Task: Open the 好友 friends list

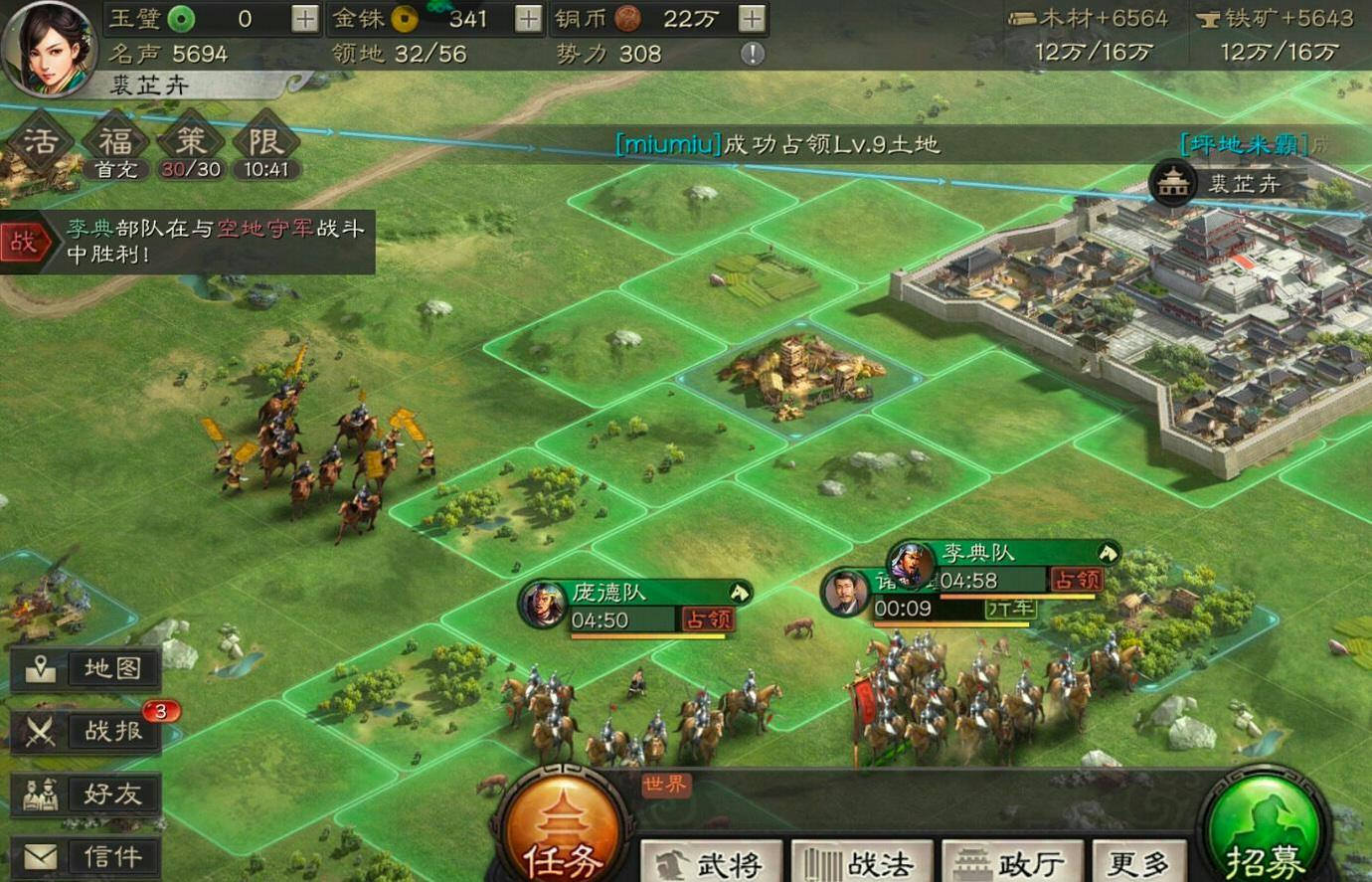Action: tap(86, 794)
